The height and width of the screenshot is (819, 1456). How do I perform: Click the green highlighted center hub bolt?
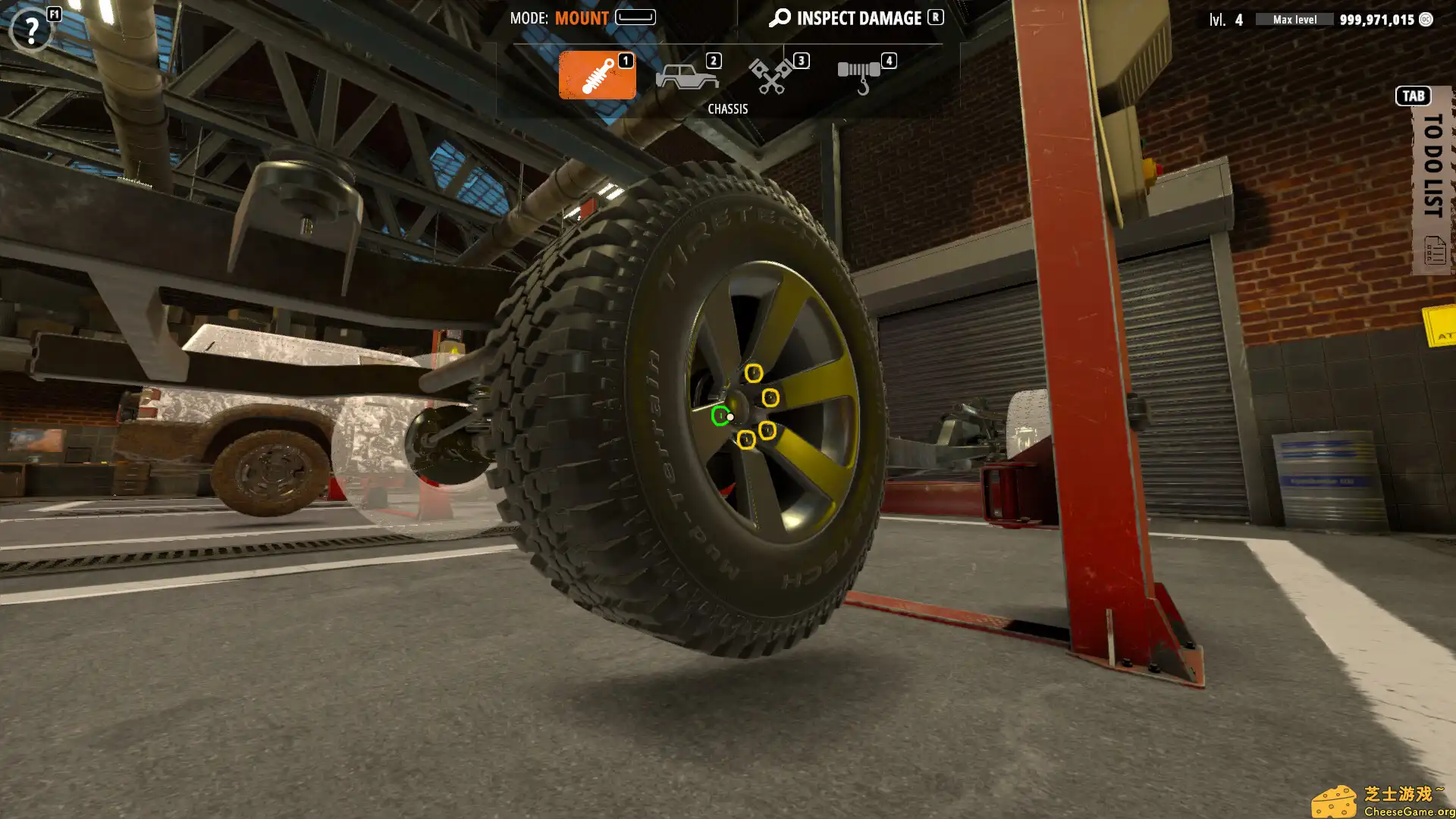pos(720,416)
